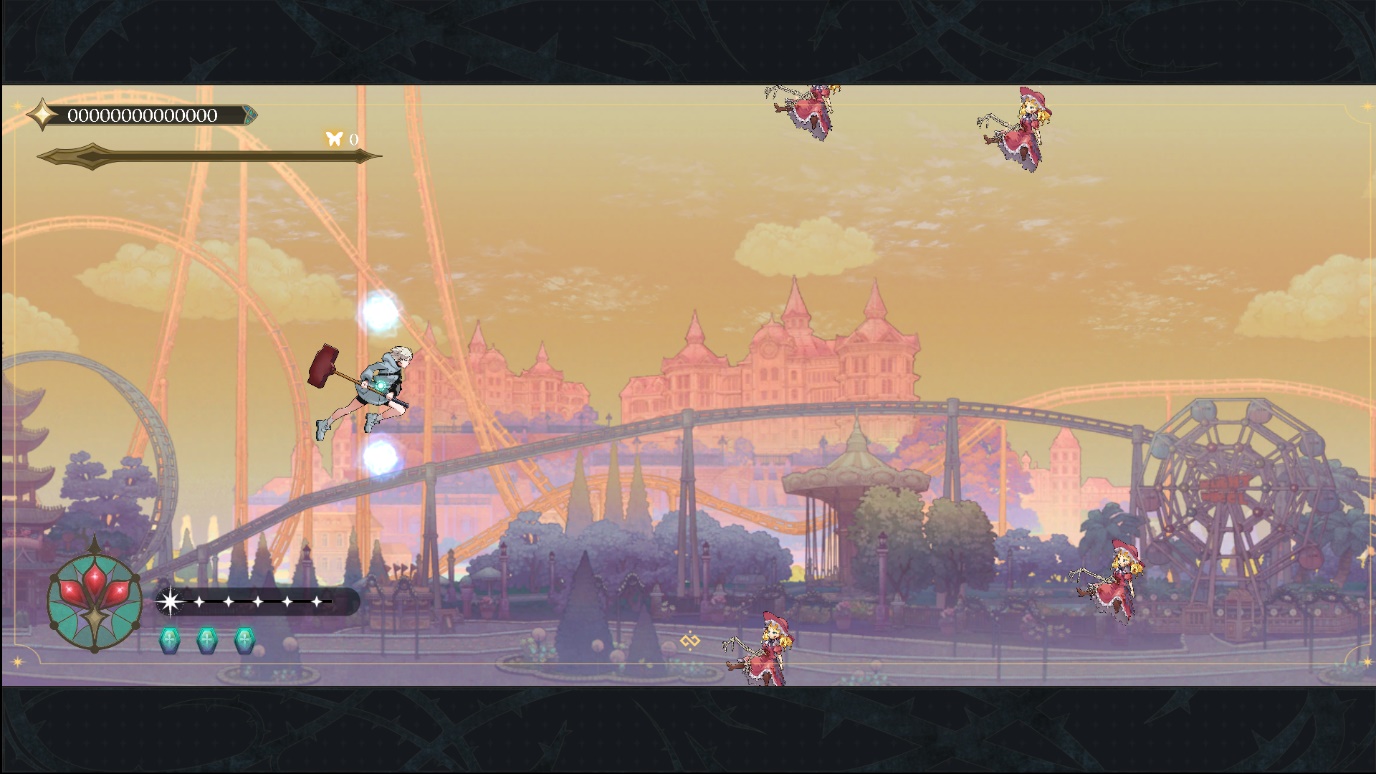Click the white butterfly counter icon

334,139
